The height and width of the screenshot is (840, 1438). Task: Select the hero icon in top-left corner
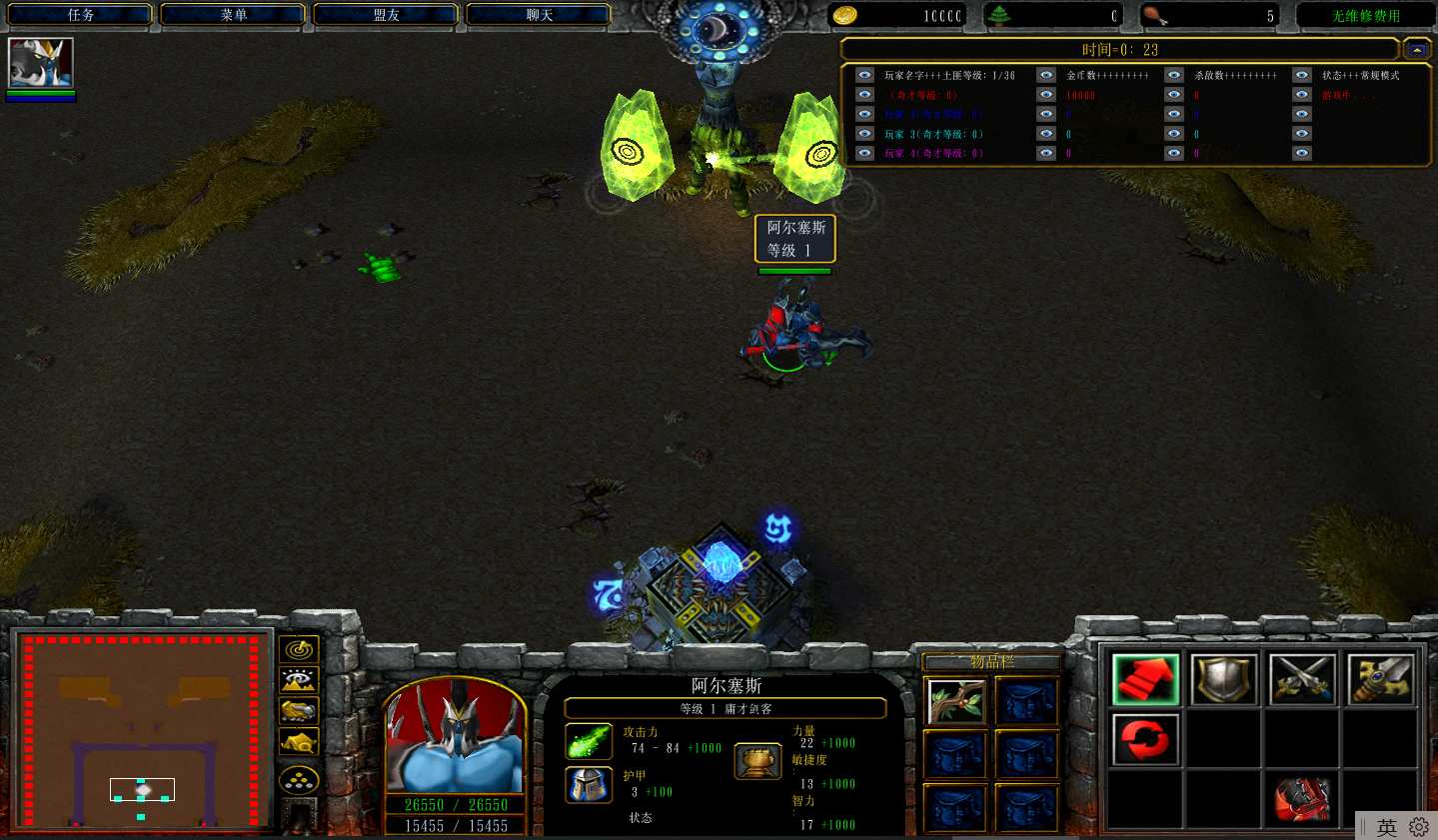coord(41,63)
